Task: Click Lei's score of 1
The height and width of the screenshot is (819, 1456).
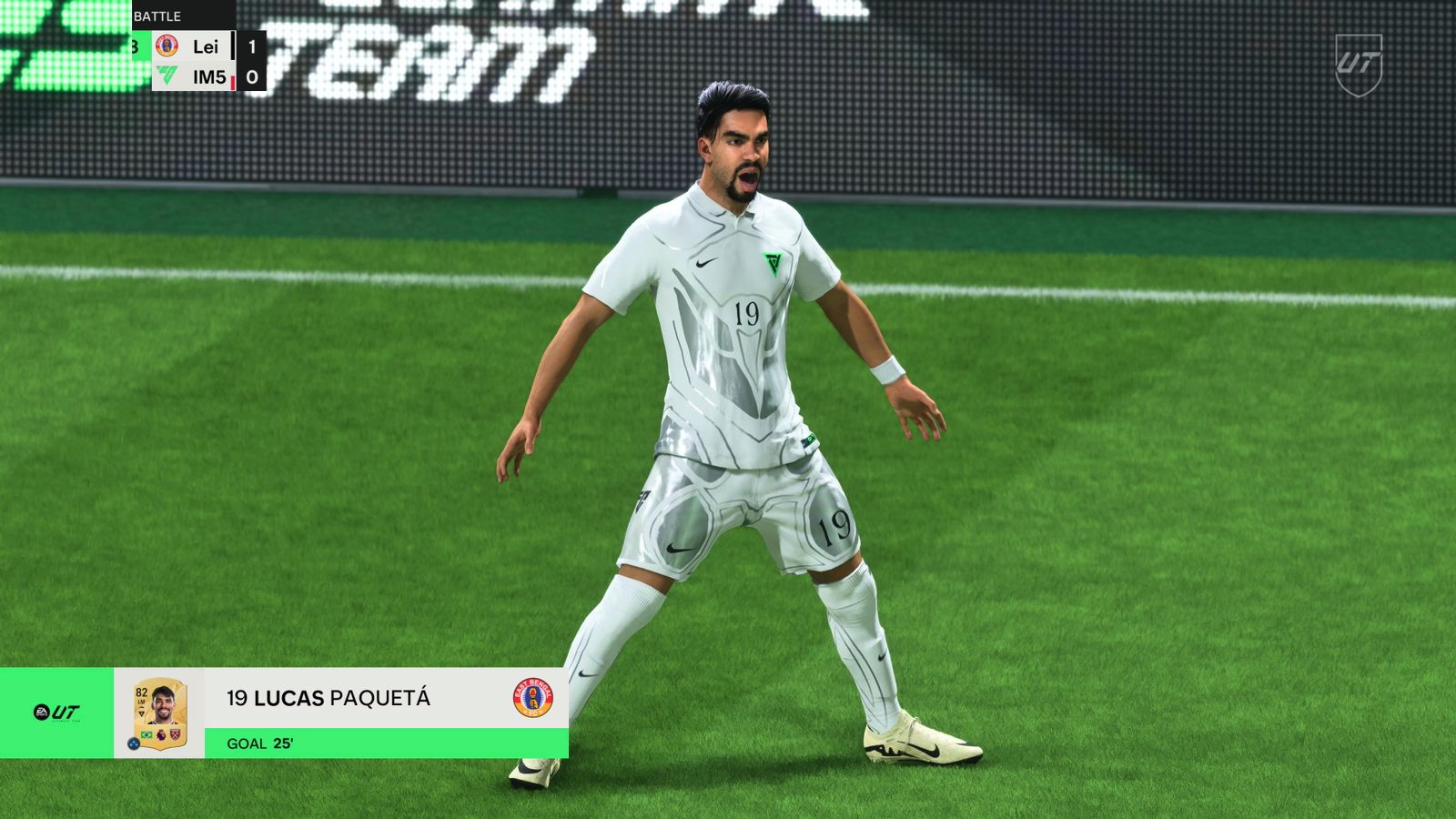Action: (x=252, y=47)
